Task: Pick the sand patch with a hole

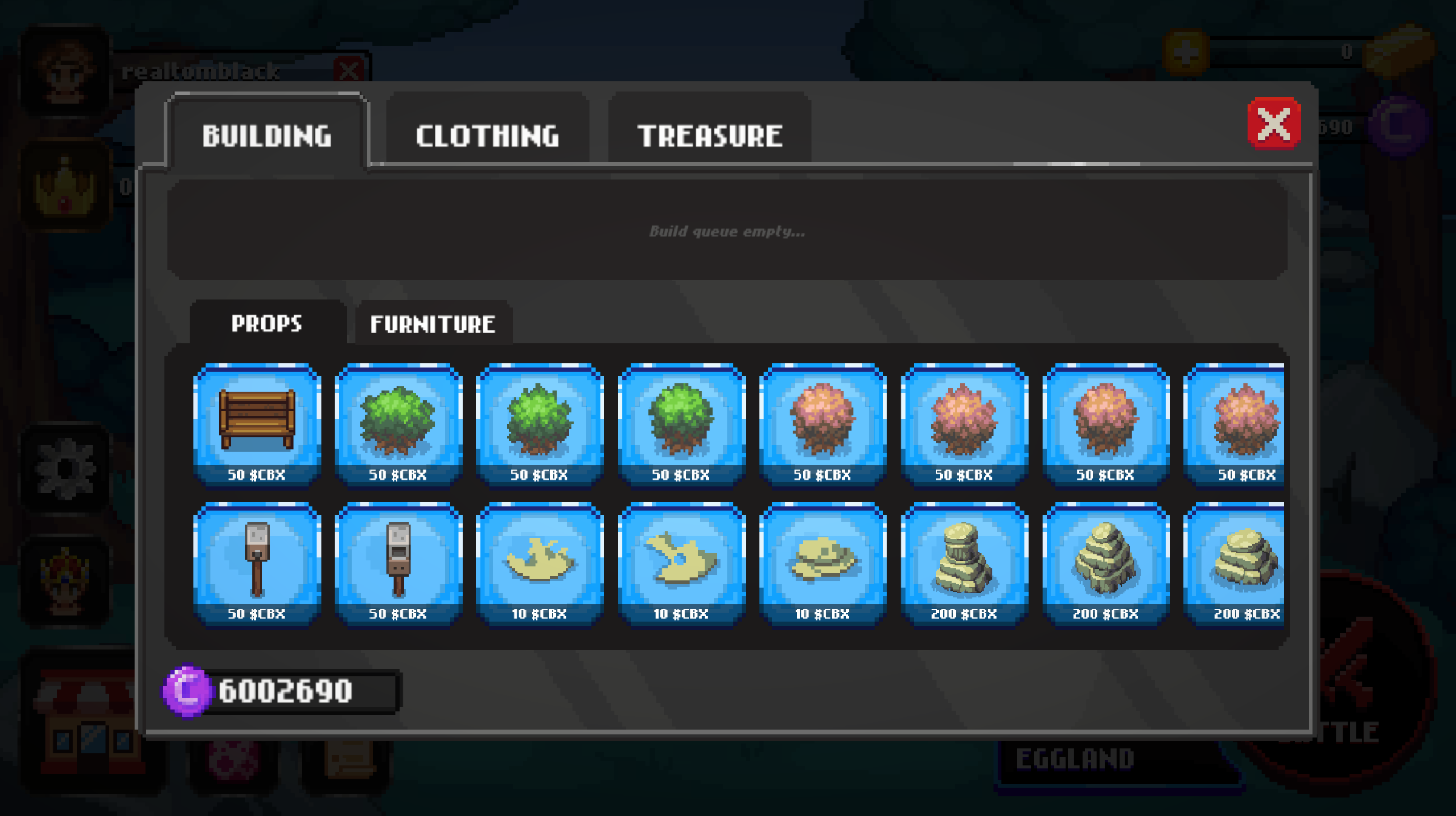Action: [x=681, y=564]
